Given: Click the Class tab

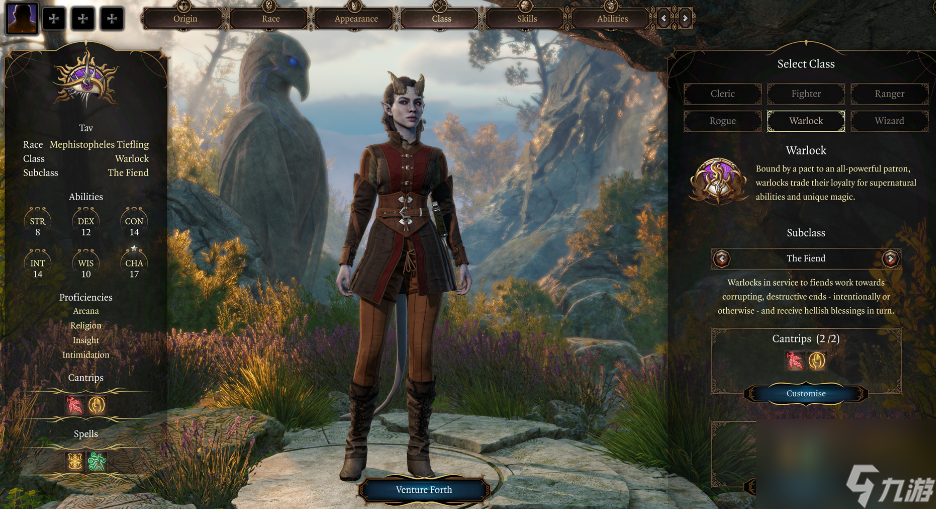Looking at the screenshot, I should coord(442,18).
